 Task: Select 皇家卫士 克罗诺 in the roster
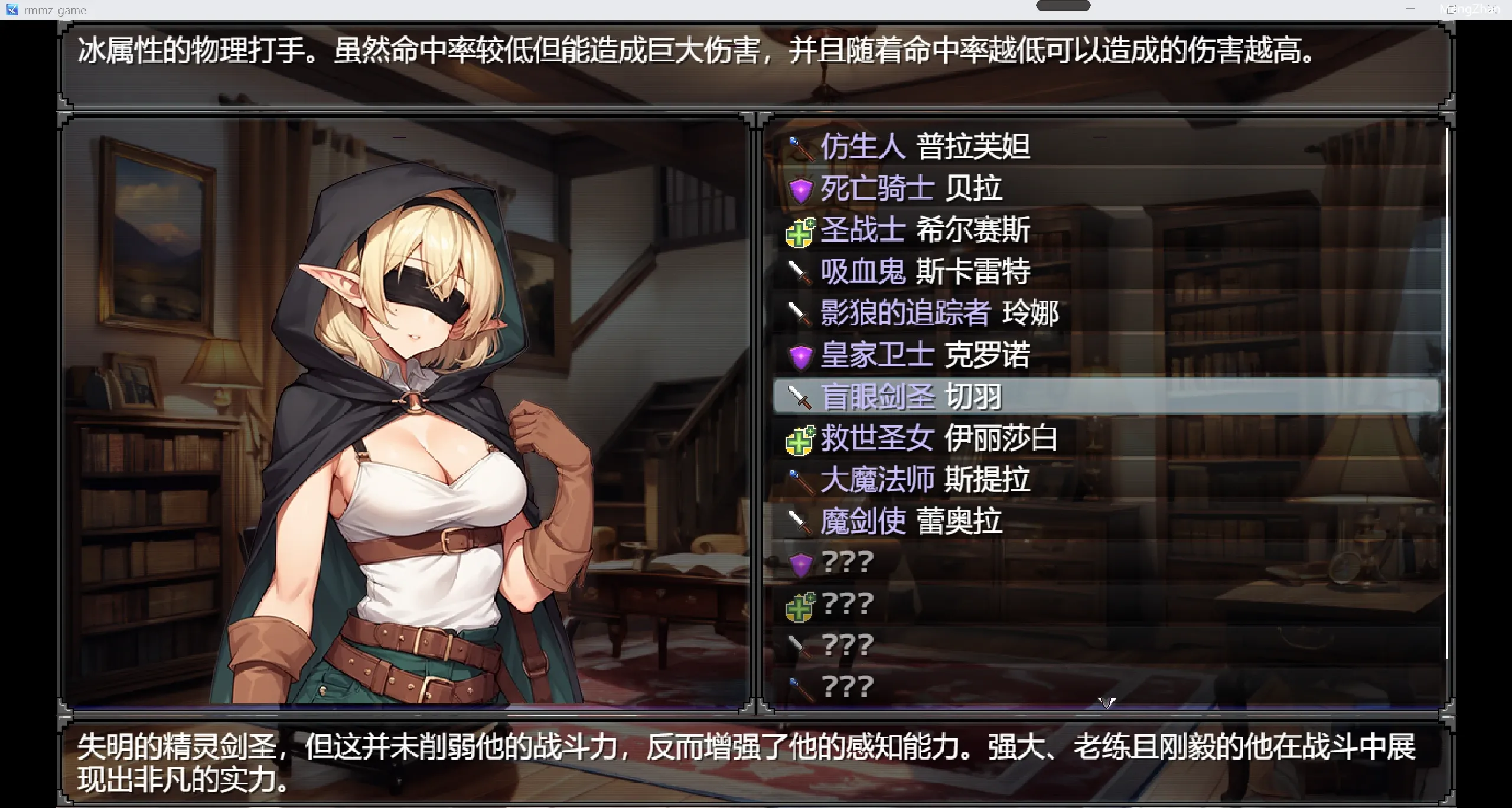[x=925, y=355]
